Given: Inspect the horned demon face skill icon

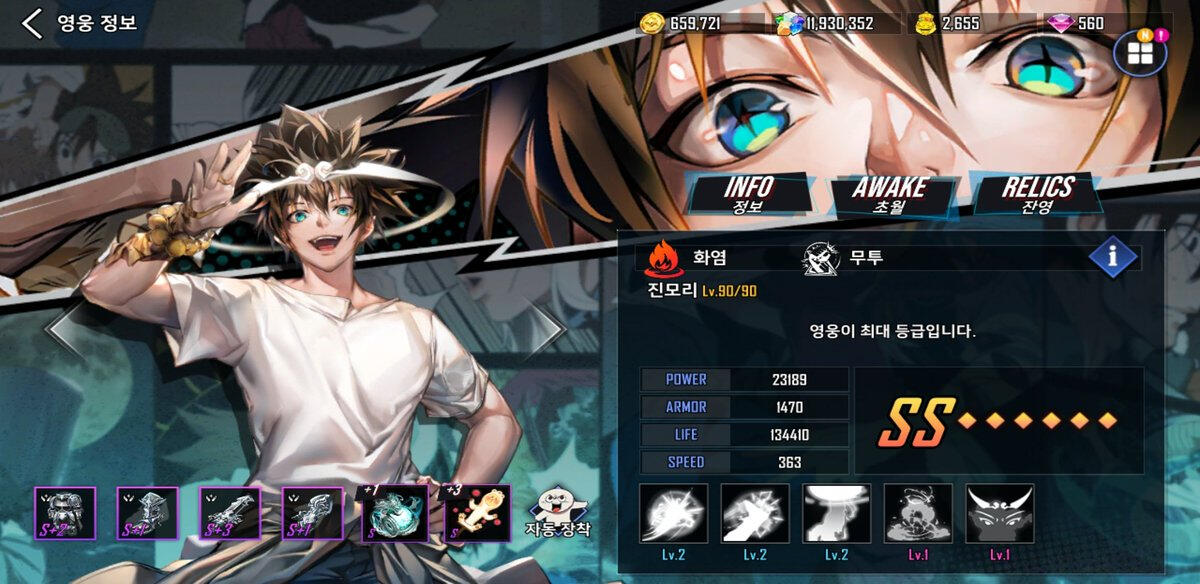Looking at the screenshot, I should coord(1000,514).
